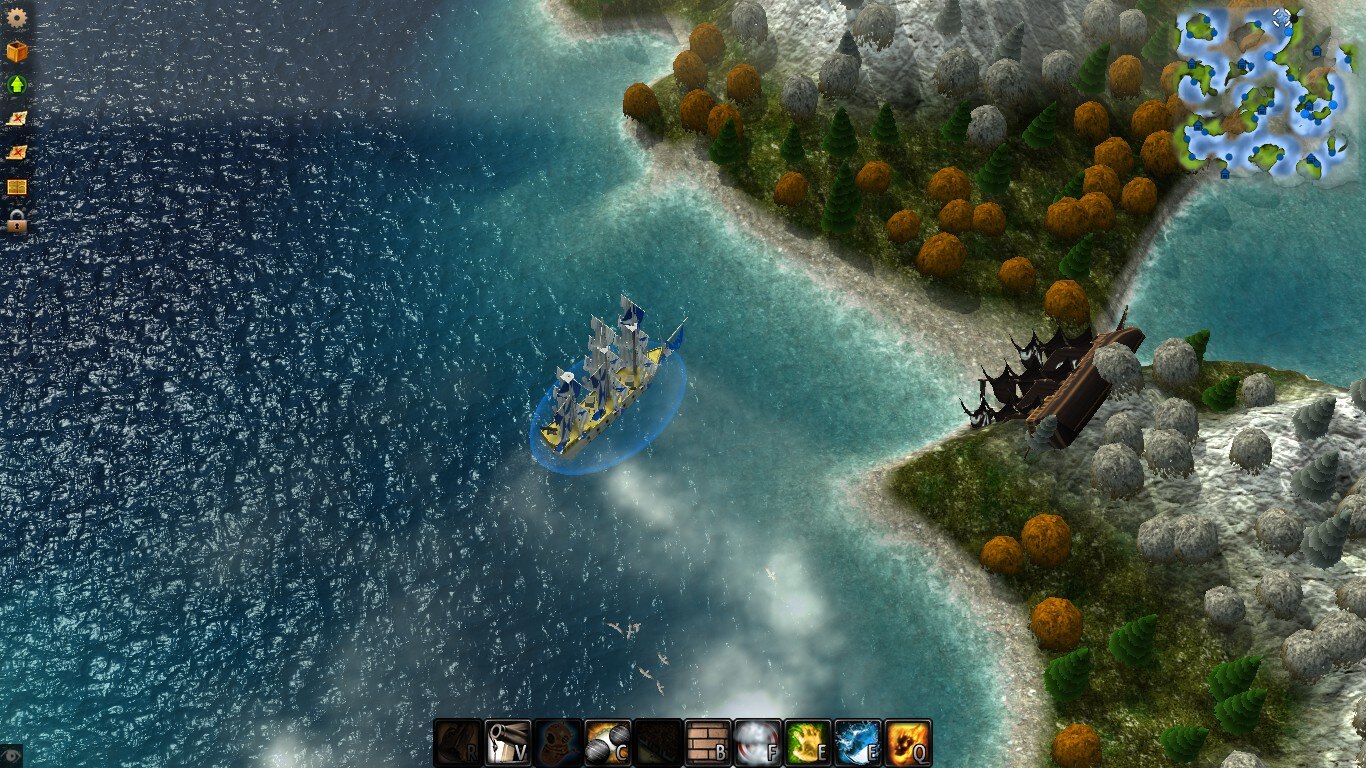
Task: Click the world minimap
Action: point(1262,93)
